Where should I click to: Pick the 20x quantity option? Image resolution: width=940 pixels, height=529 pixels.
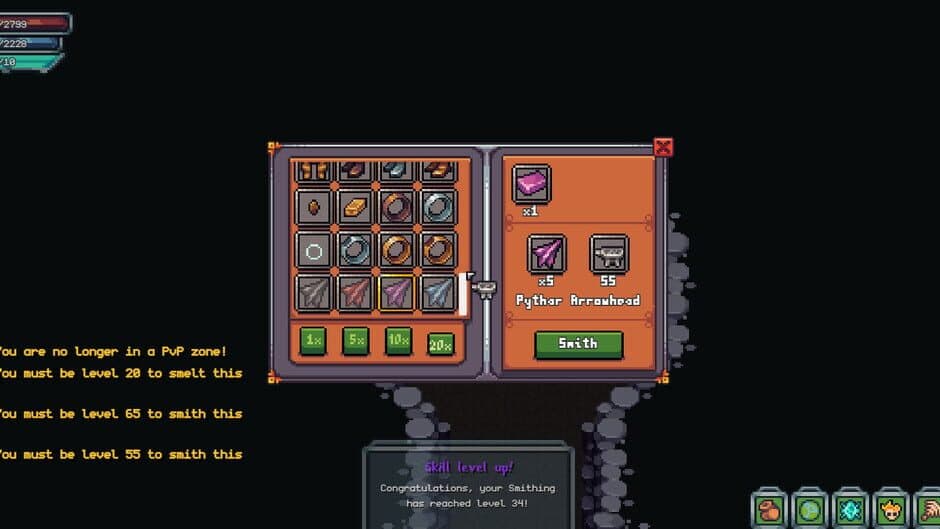click(440, 343)
